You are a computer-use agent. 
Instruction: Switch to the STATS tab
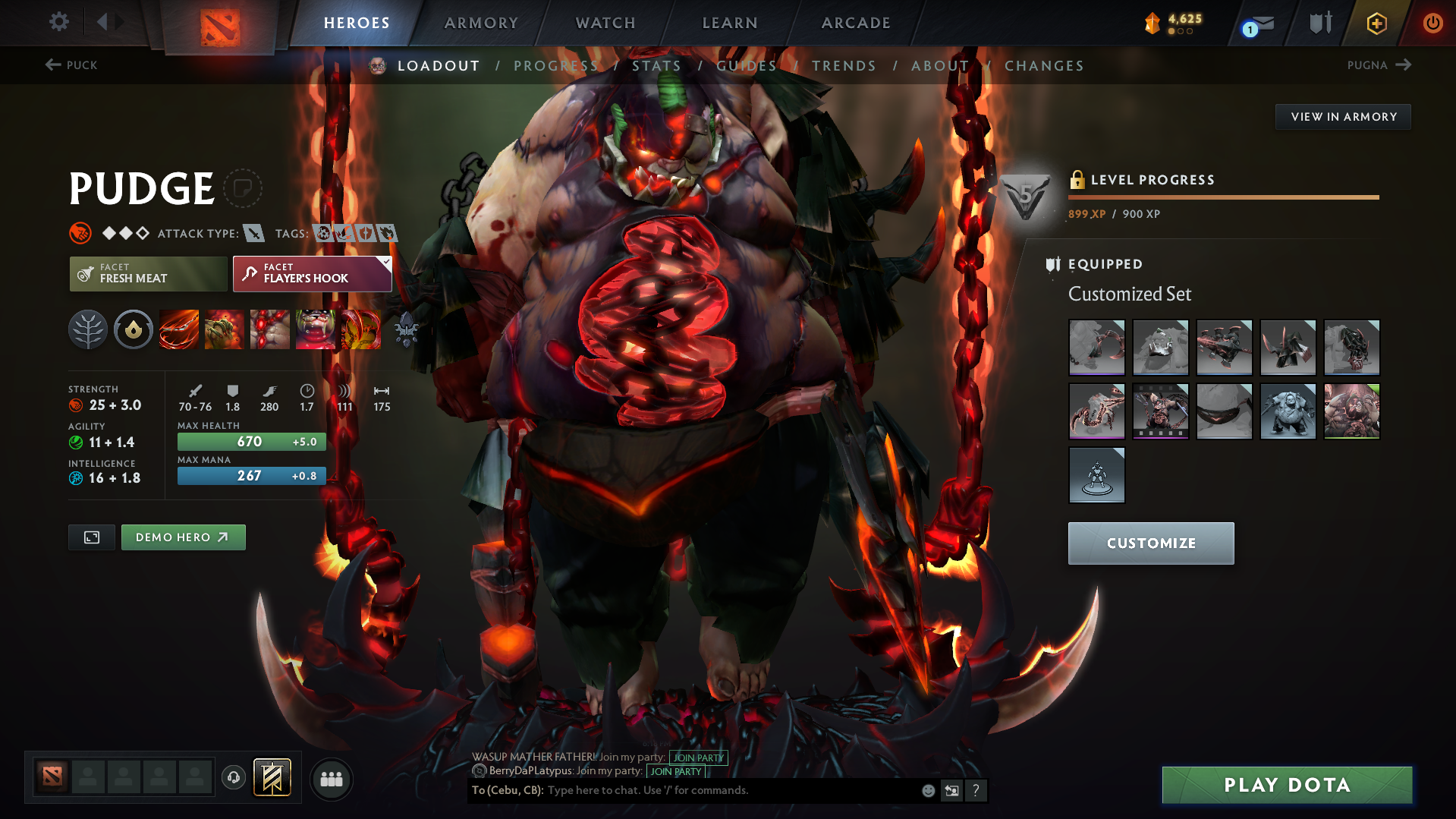[x=657, y=65]
